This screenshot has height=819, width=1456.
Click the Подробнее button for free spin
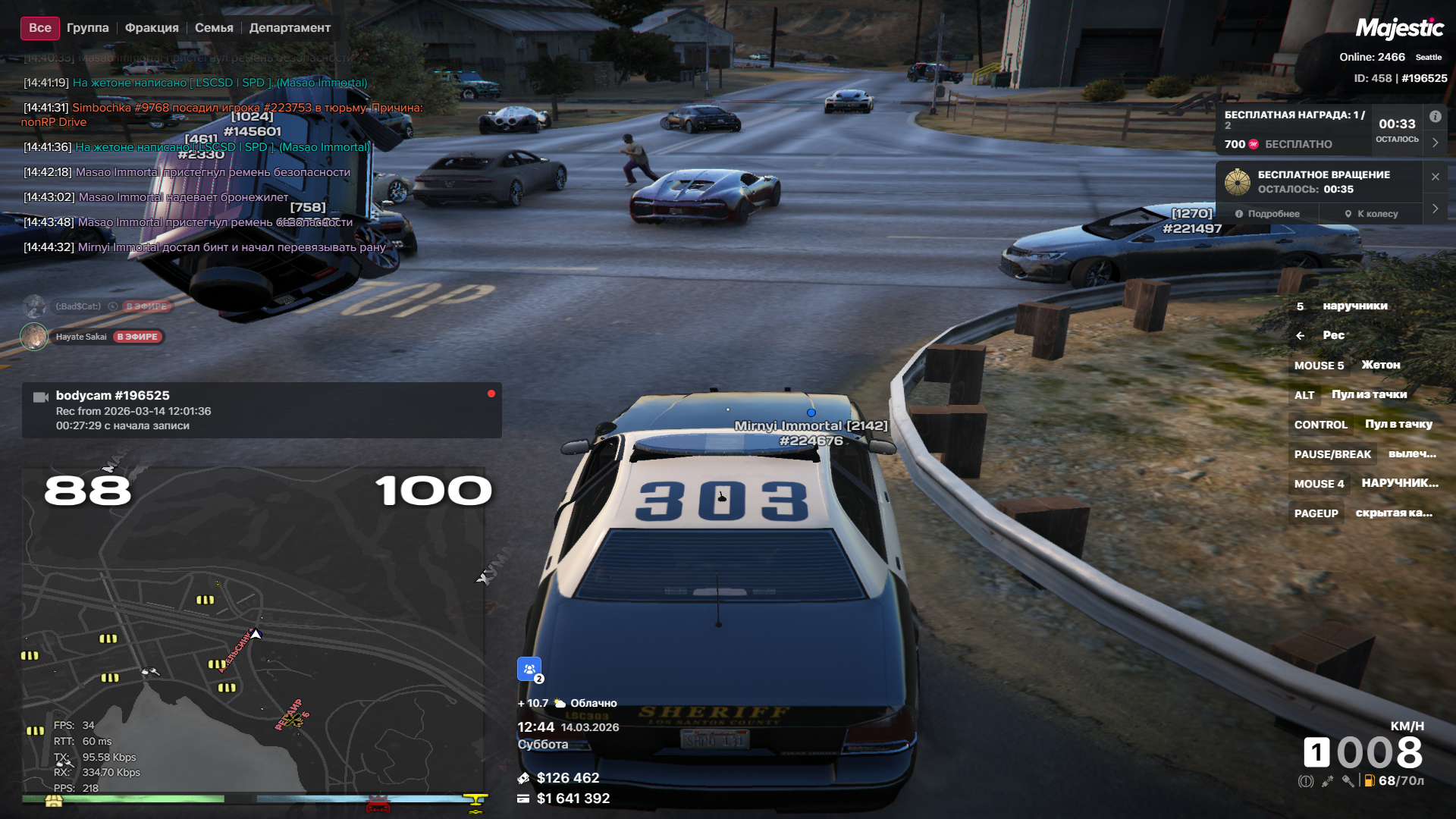coord(1267,214)
